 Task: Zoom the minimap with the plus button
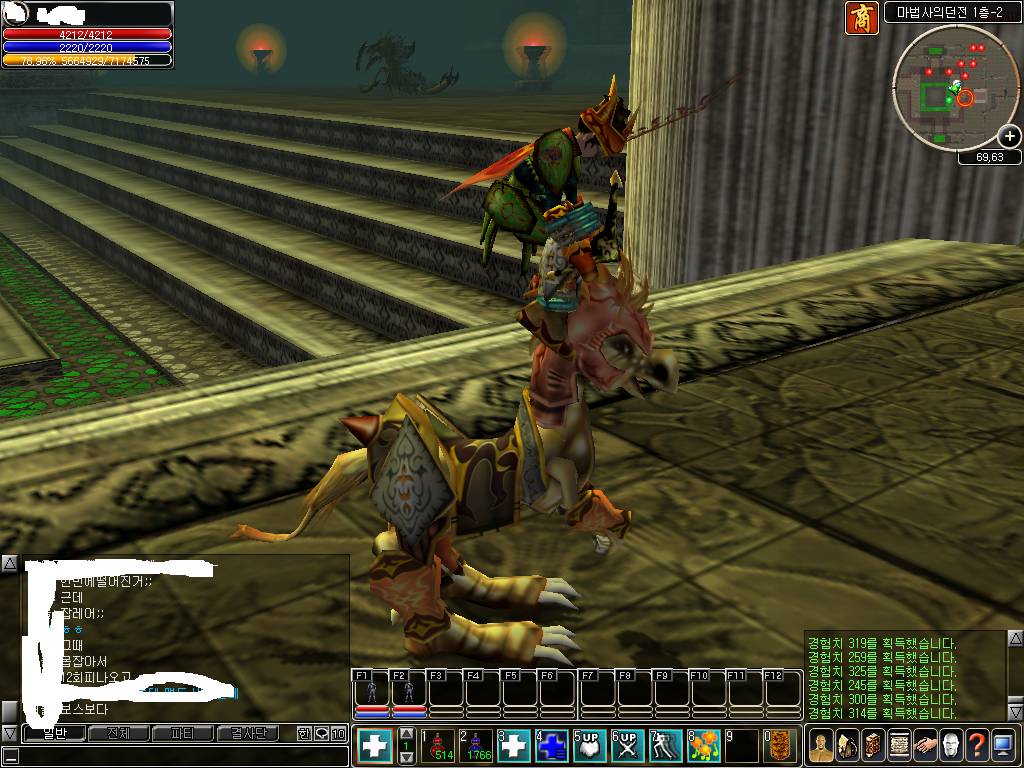[x=1009, y=136]
